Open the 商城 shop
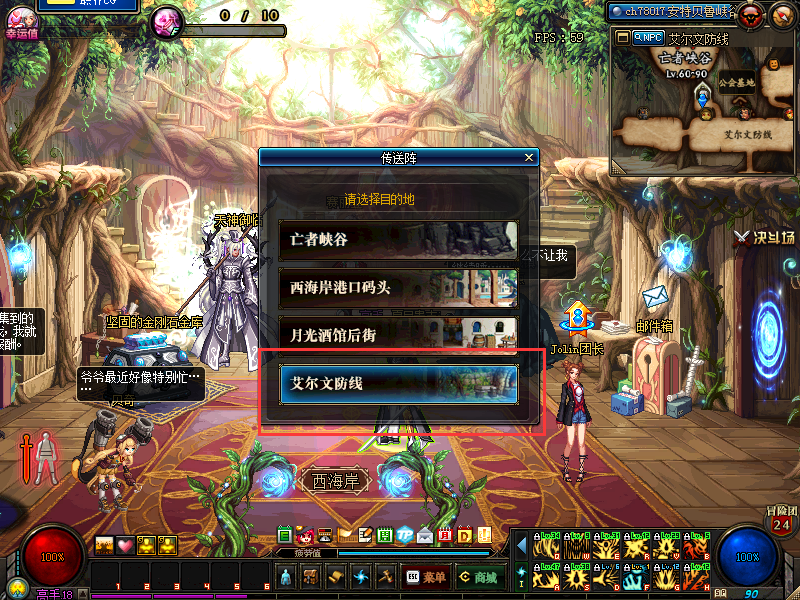 point(479,577)
